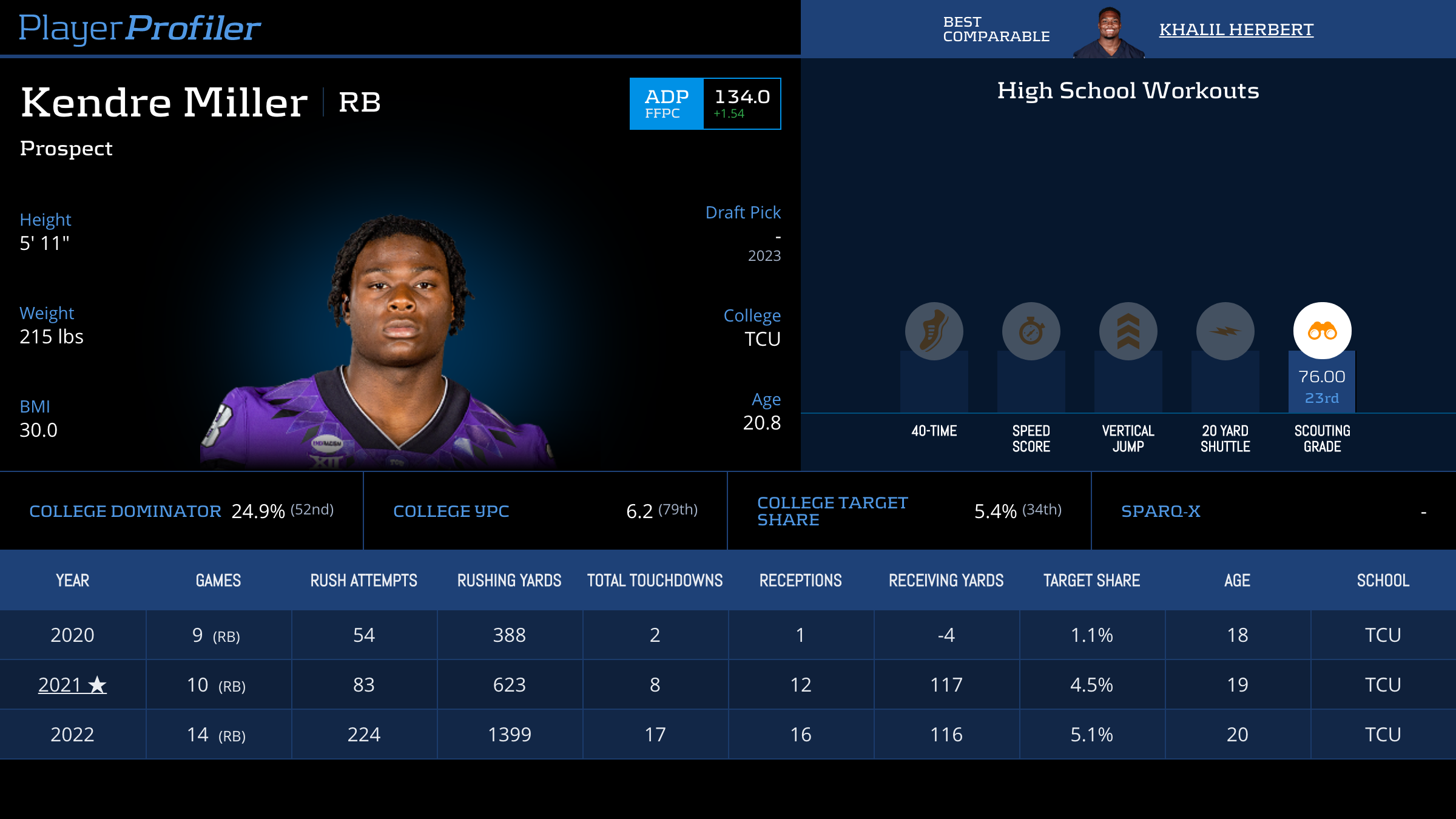Activate the Scouting Grade binoculars icon
The width and height of the screenshot is (1456, 819).
1322,331
